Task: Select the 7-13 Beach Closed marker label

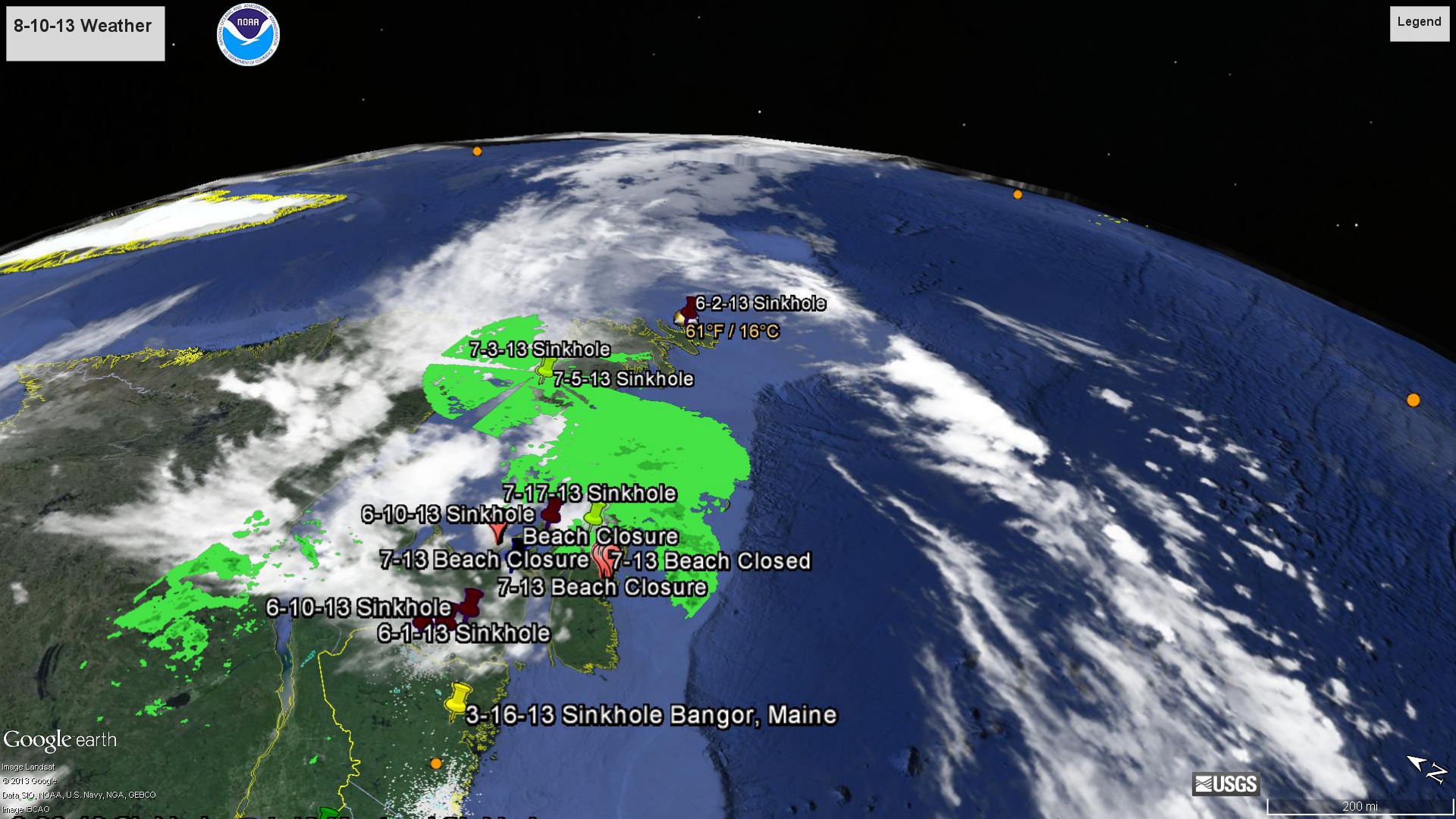Action: [711, 561]
